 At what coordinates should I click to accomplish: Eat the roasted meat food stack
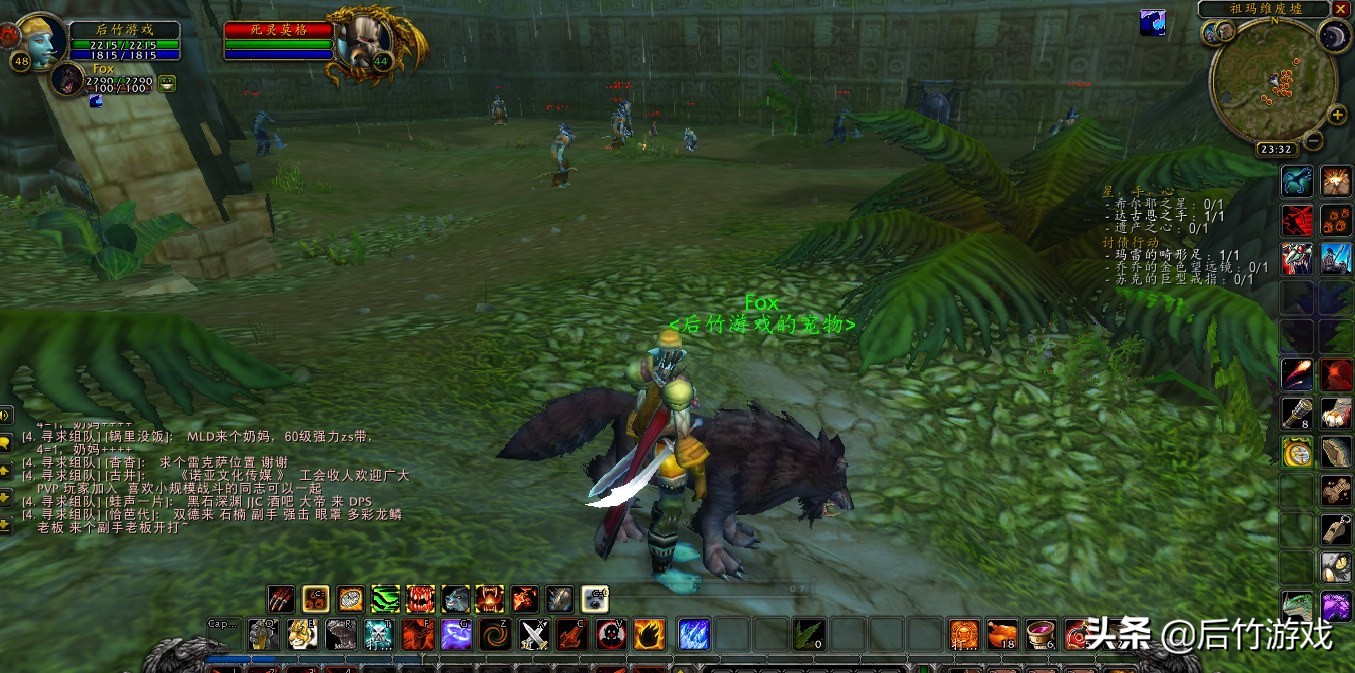[x=1002, y=634]
